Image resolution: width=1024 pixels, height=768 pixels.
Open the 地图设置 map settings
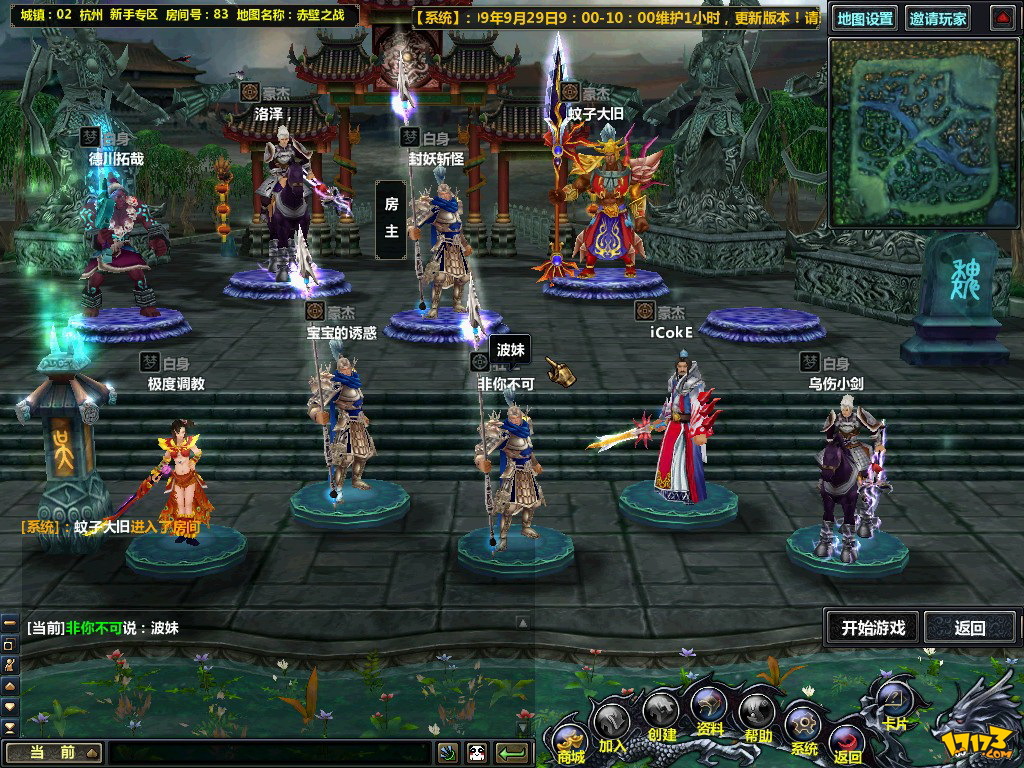(865, 19)
